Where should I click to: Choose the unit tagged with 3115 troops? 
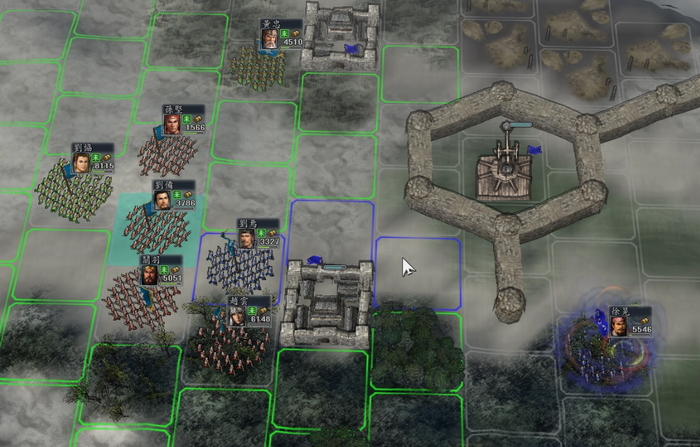(75, 189)
